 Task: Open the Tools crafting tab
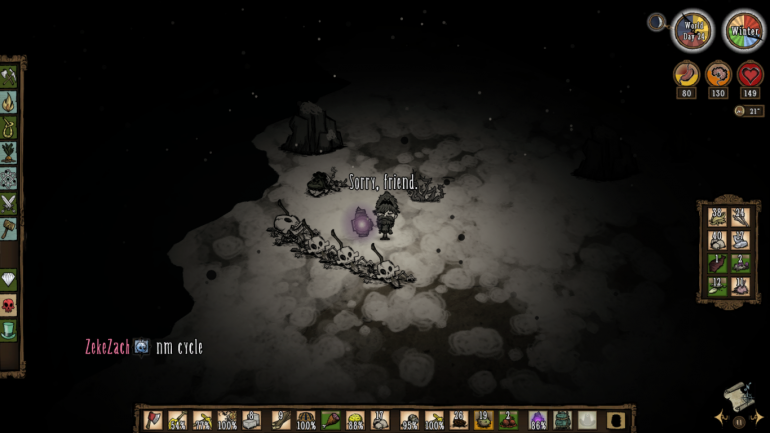click(x=9, y=77)
